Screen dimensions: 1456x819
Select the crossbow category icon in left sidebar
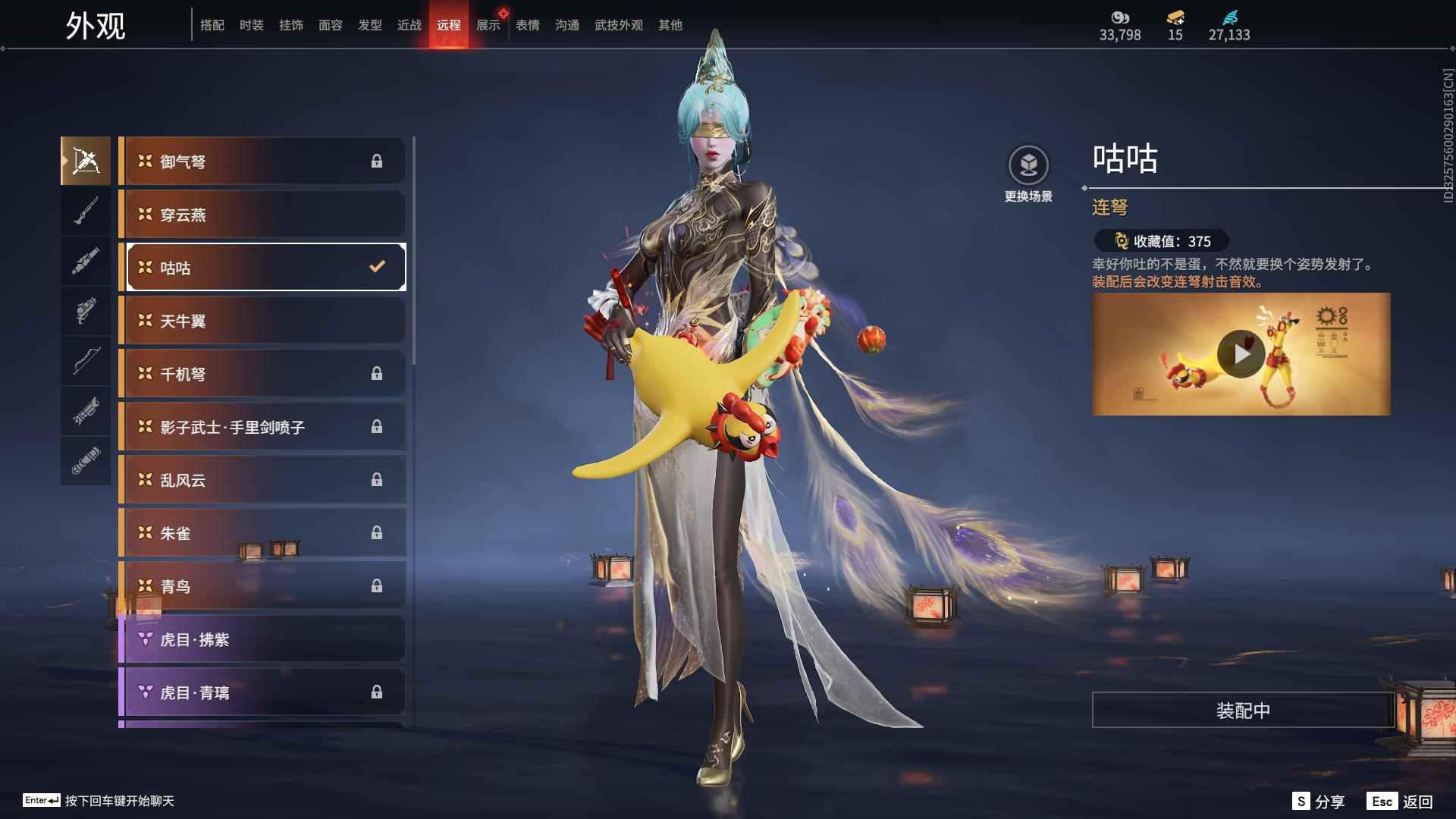click(x=86, y=160)
